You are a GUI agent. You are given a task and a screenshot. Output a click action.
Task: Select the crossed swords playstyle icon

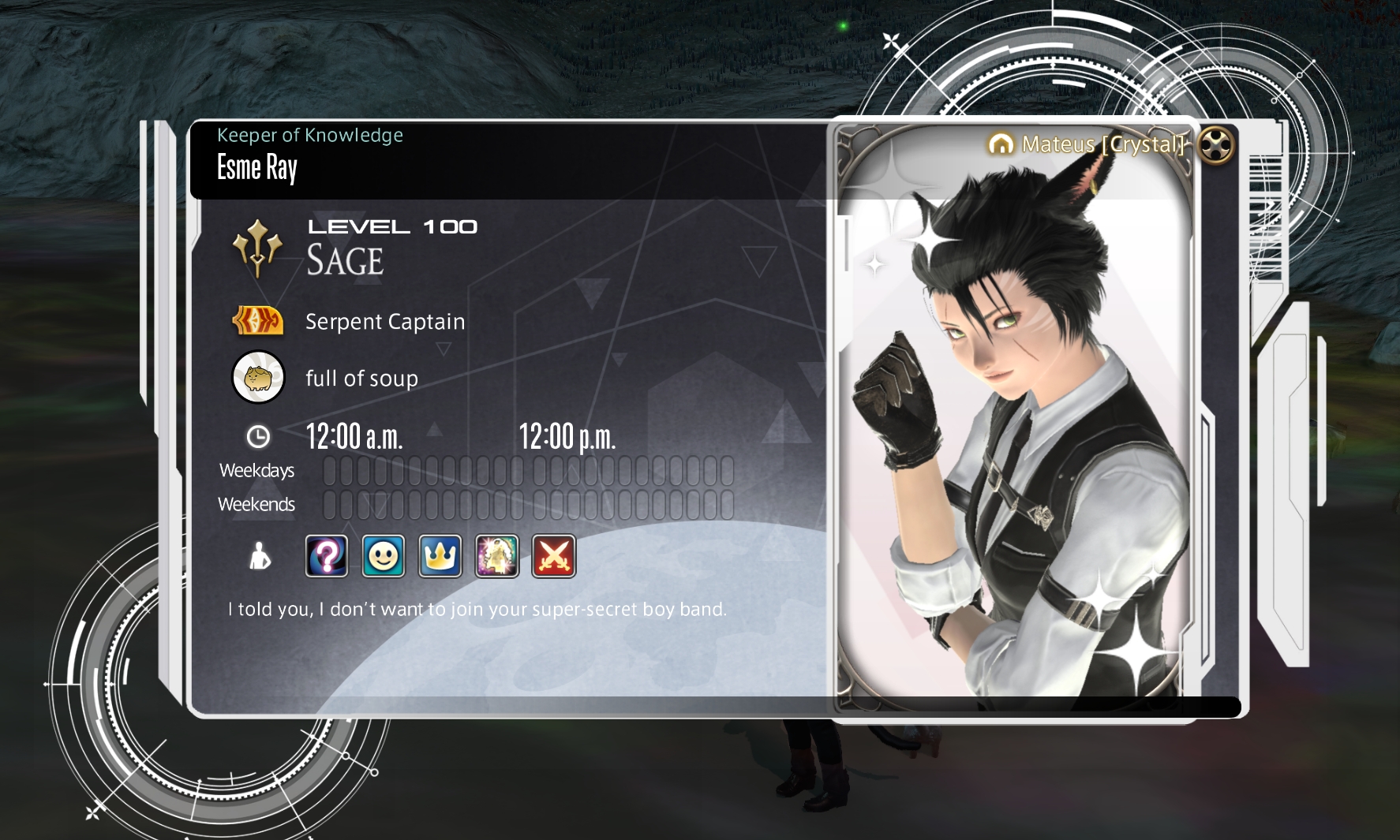554,556
